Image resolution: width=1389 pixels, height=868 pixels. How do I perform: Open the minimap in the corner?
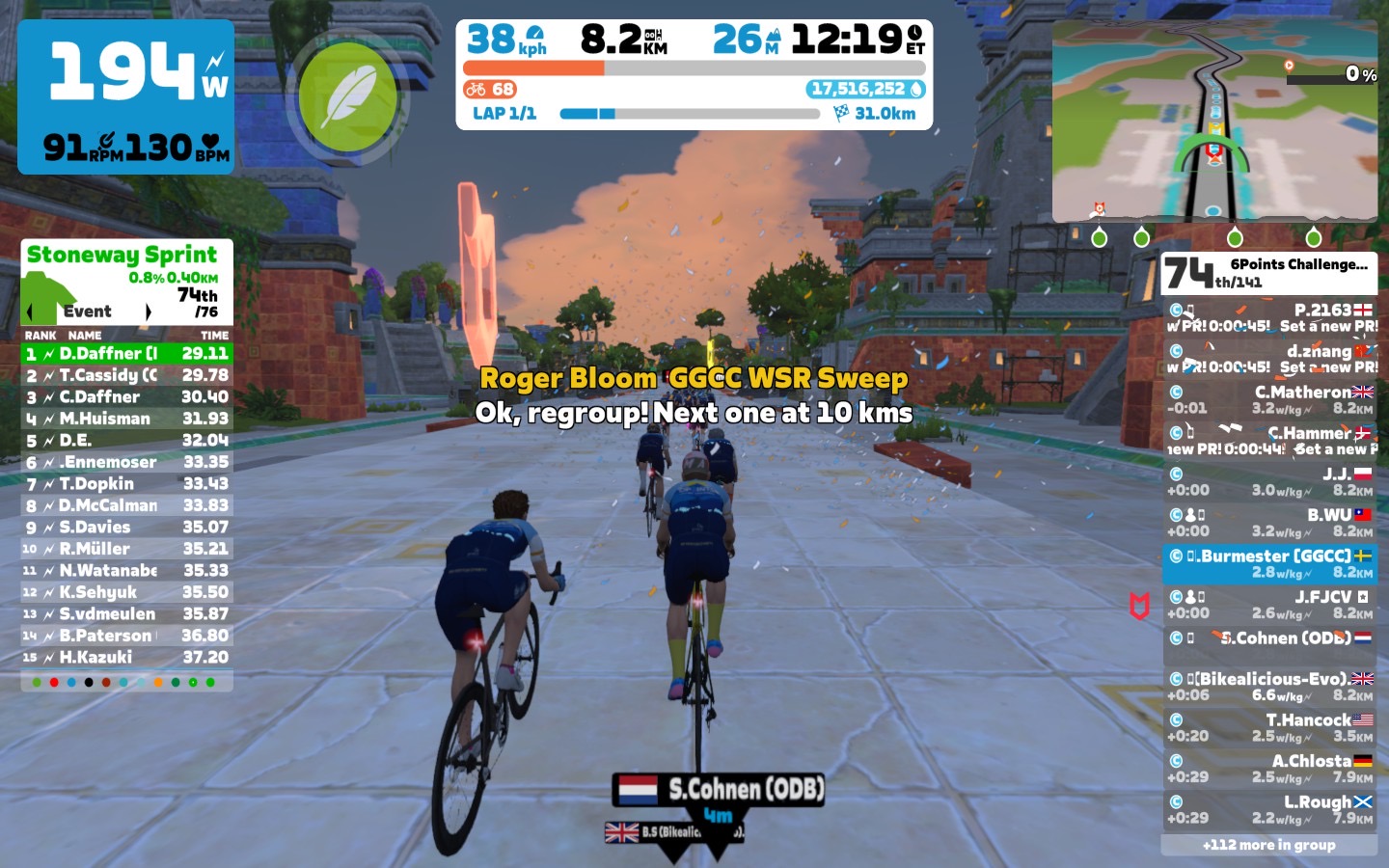click(x=1214, y=122)
